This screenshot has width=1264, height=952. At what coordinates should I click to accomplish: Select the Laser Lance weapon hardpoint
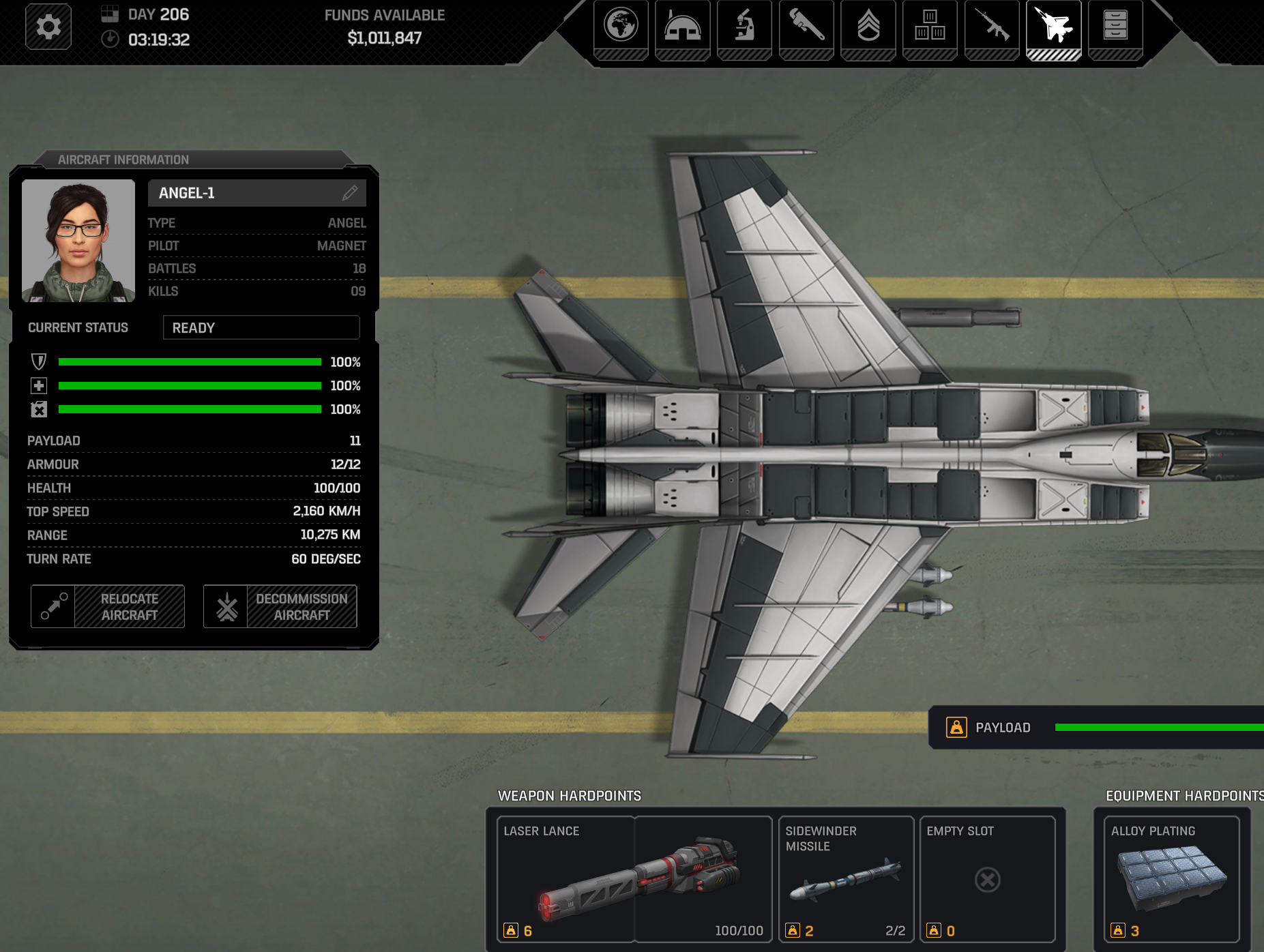634,879
